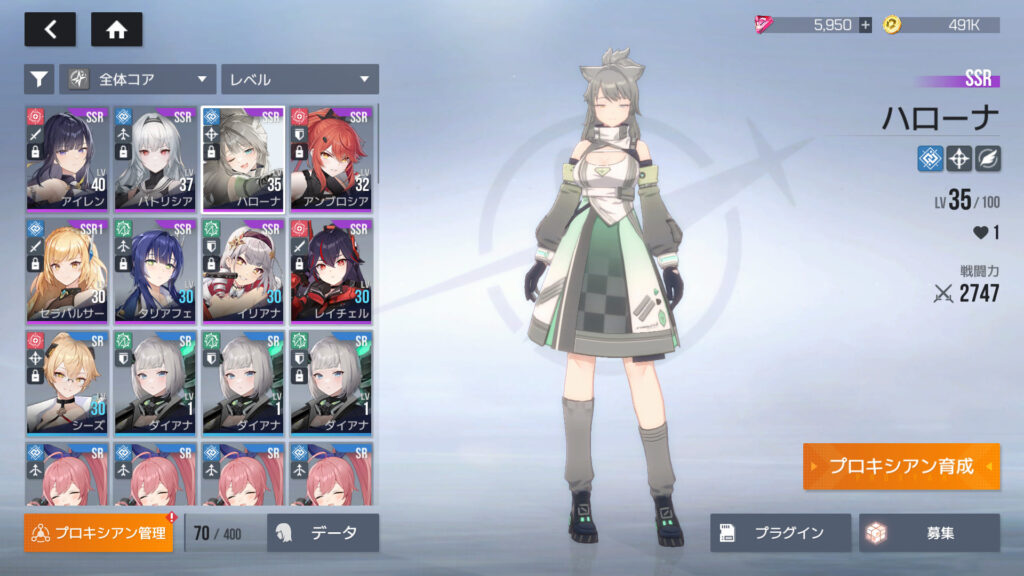Expand the 全体コア dropdown
The width and height of the screenshot is (1024, 576).
tap(138, 79)
